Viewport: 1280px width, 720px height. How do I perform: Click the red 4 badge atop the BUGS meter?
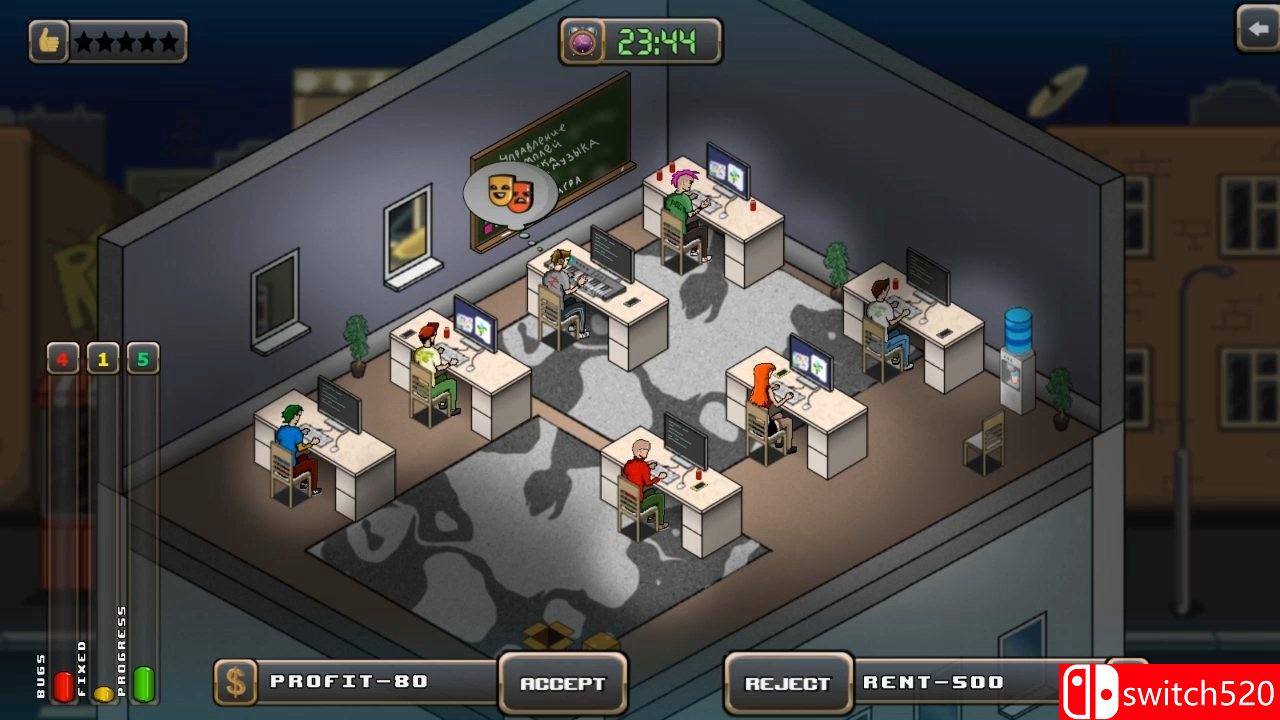(x=63, y=358)
